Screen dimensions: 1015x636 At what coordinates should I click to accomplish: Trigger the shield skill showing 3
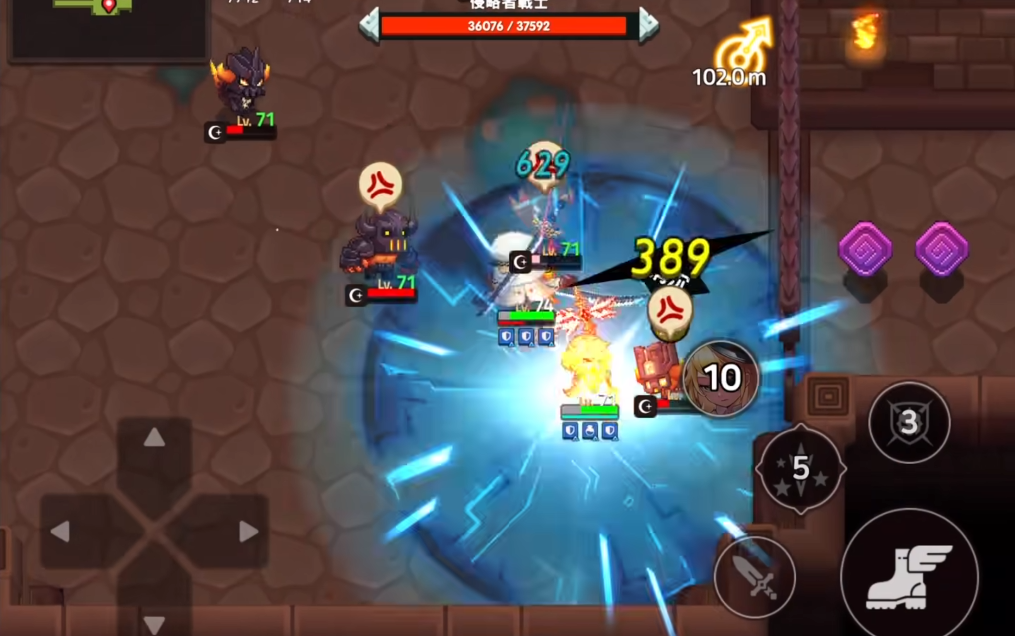pos(908,422)
